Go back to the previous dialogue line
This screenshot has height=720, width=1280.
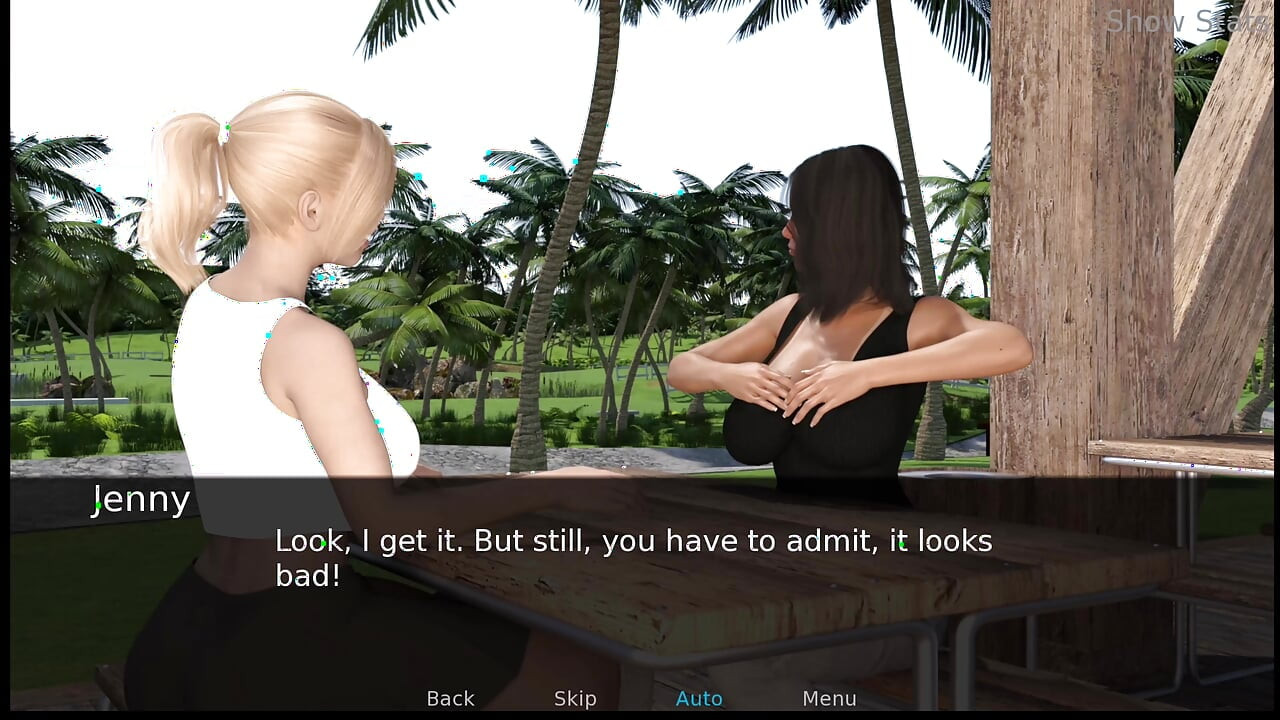(x=450, y=699)
